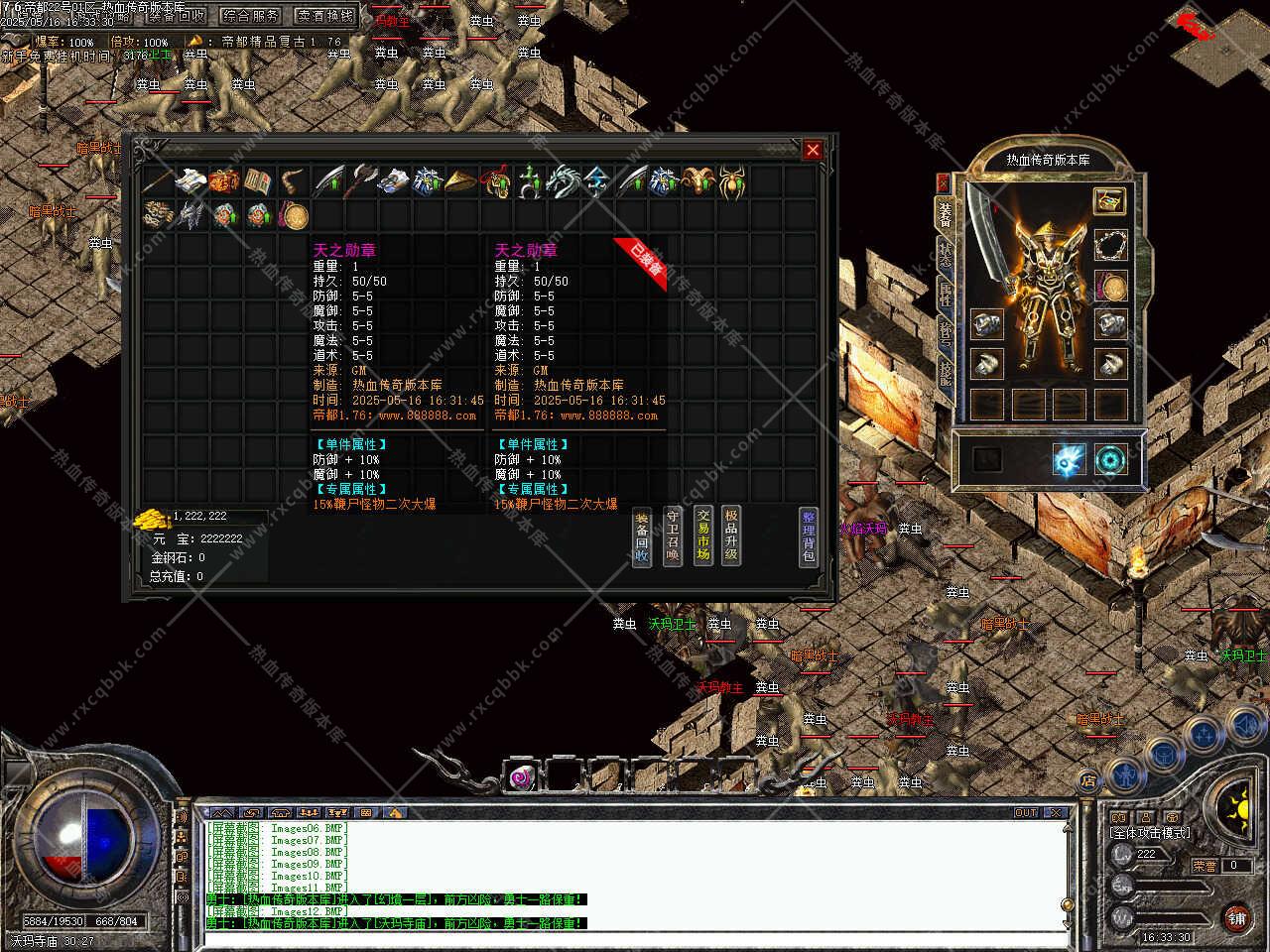Switch to the 状态 character tab
The image size is (1270, 952).
click(x=945, y=253)
